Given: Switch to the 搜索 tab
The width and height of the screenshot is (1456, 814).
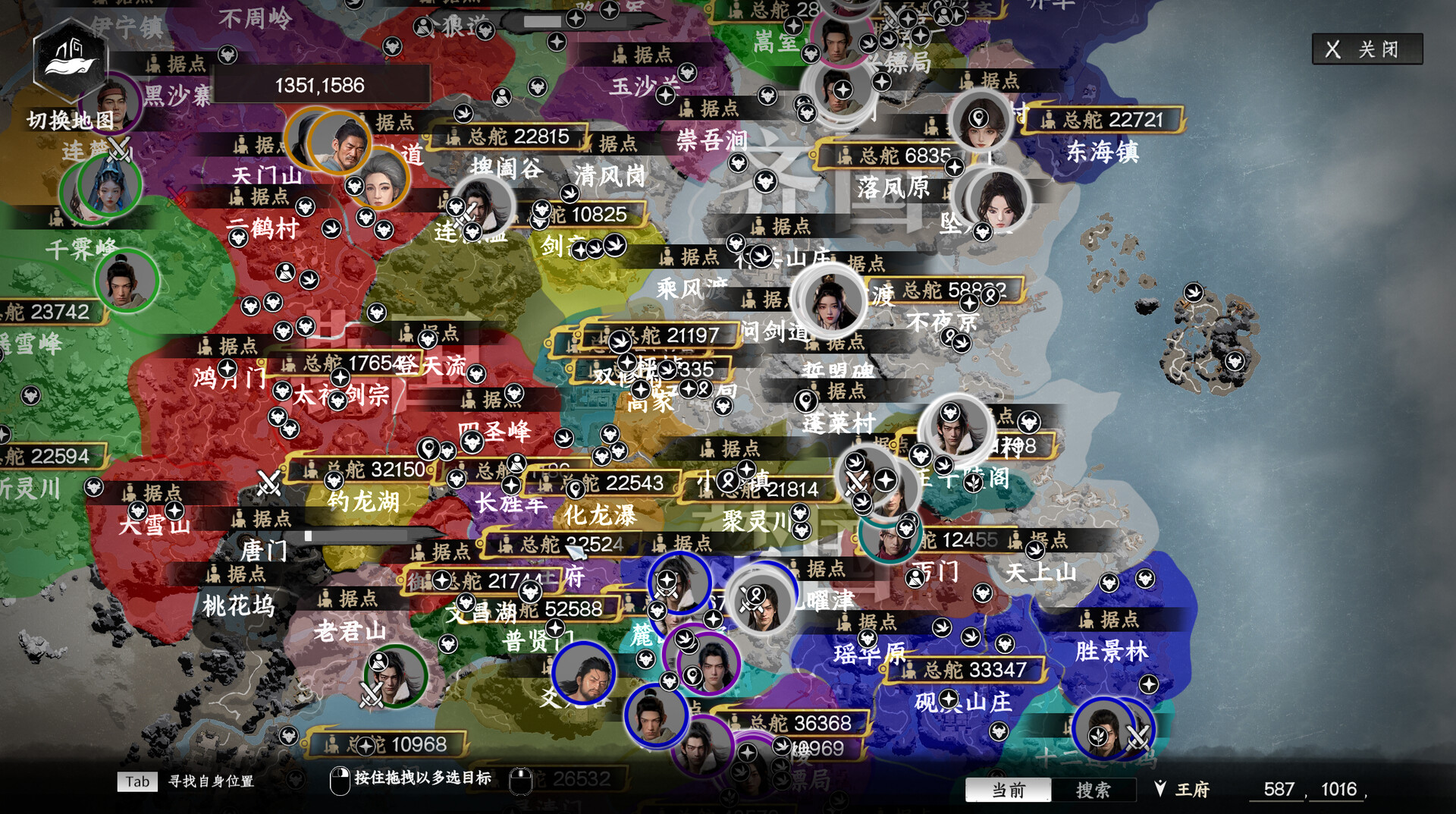Looking at the screenshot, I should [x=1092, y=791].
